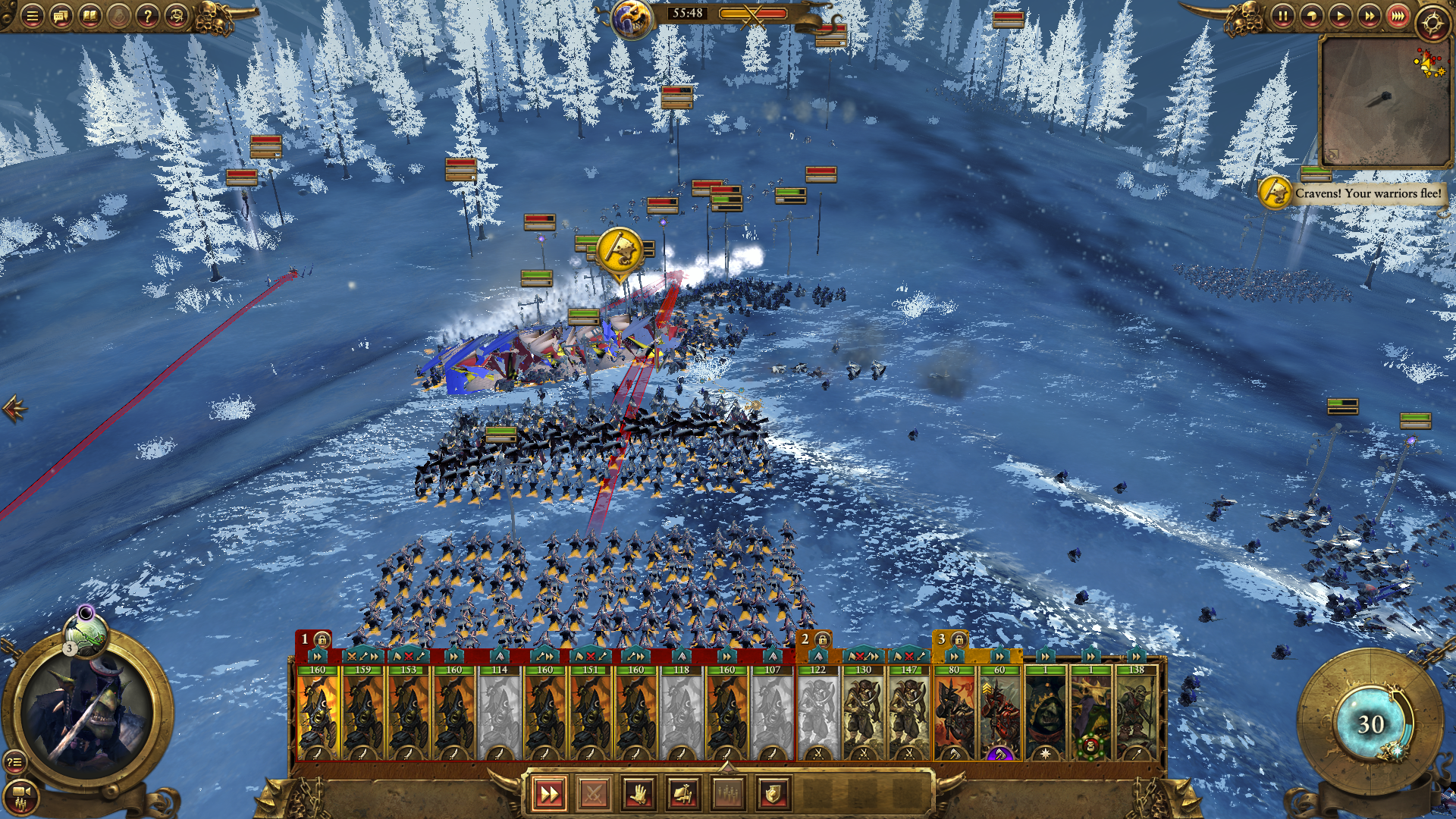Click the battlefield minimap

click(1384, 101)
